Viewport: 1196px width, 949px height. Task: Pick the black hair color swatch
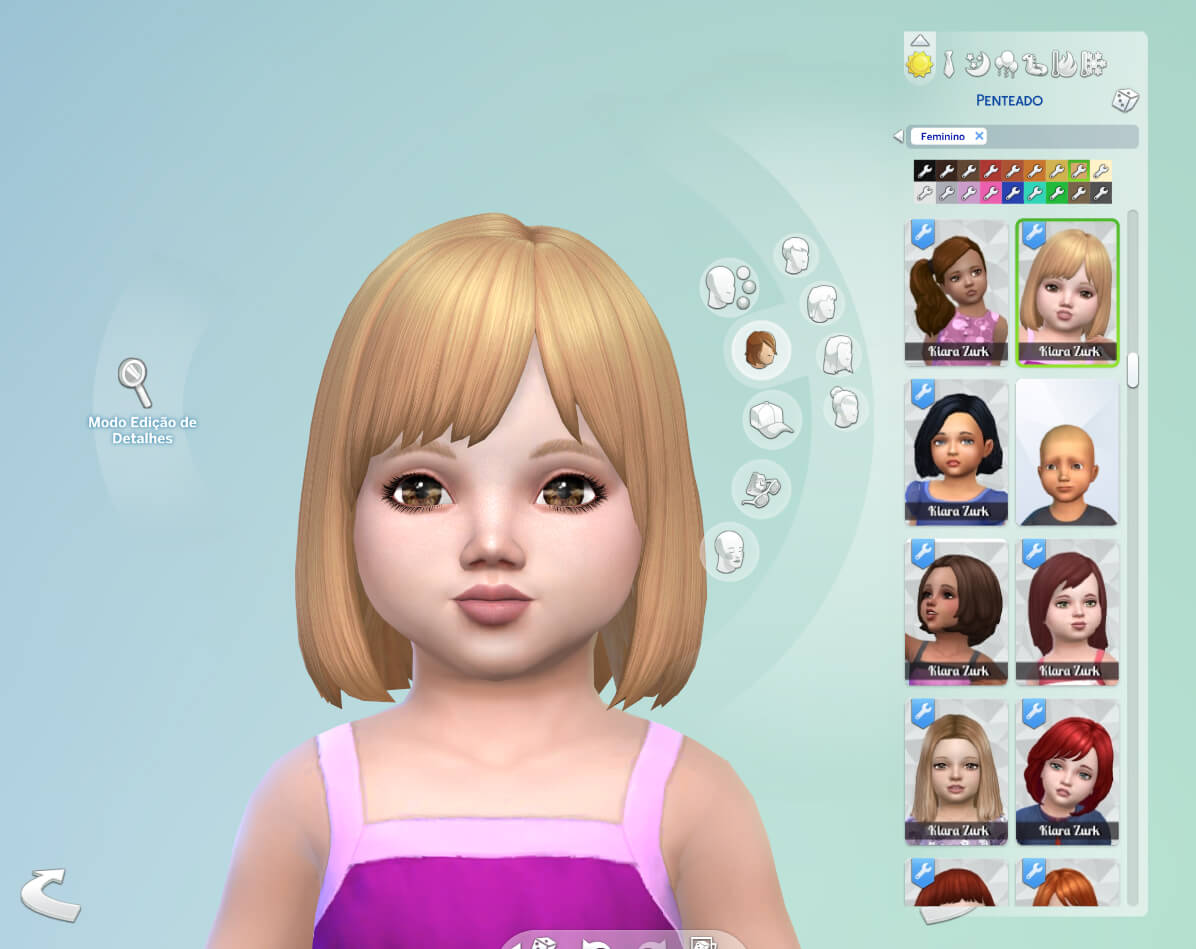tap(924, 171)
